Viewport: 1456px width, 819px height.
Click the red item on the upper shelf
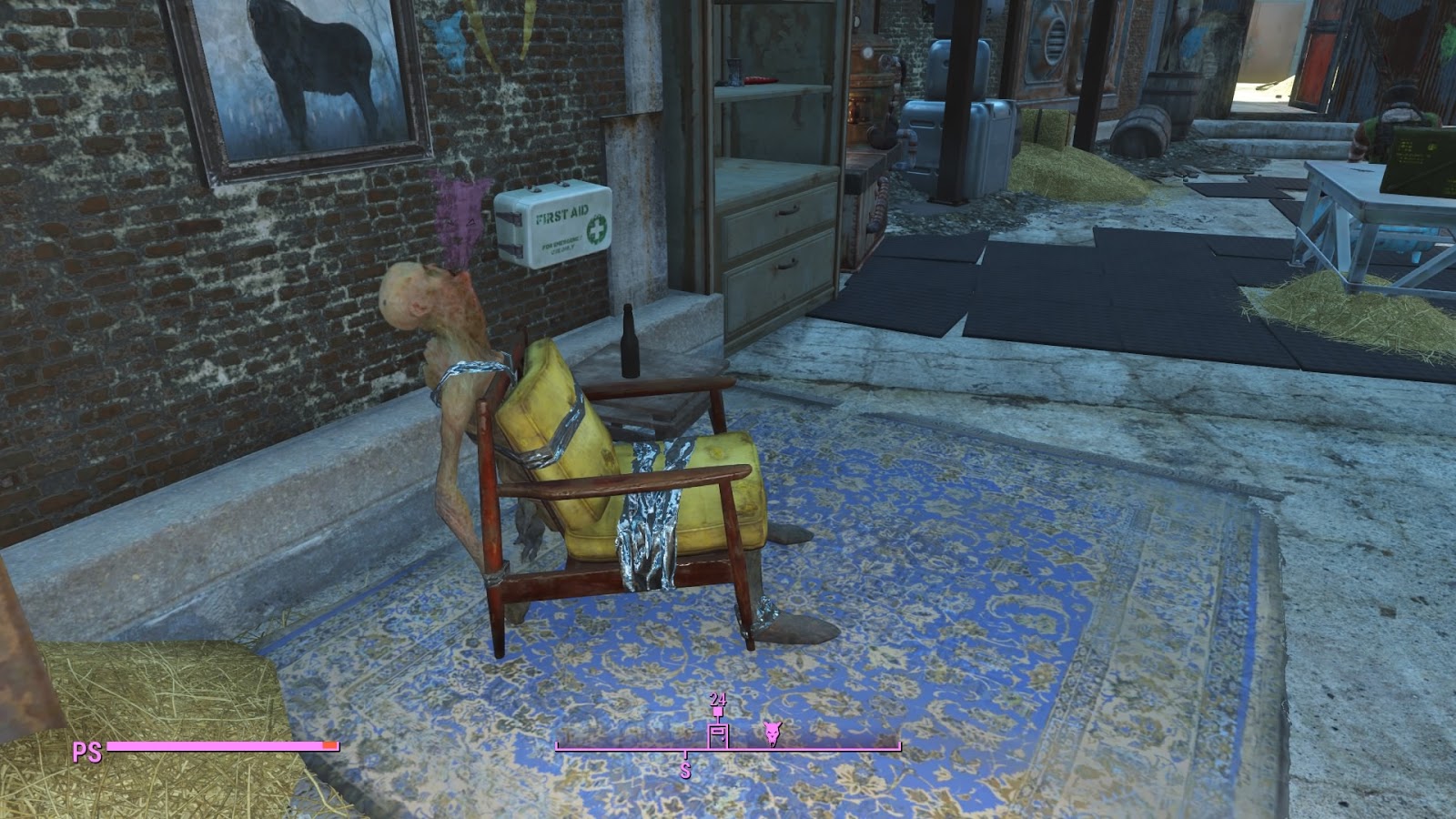pyautogui.click(x=761, y=79)
